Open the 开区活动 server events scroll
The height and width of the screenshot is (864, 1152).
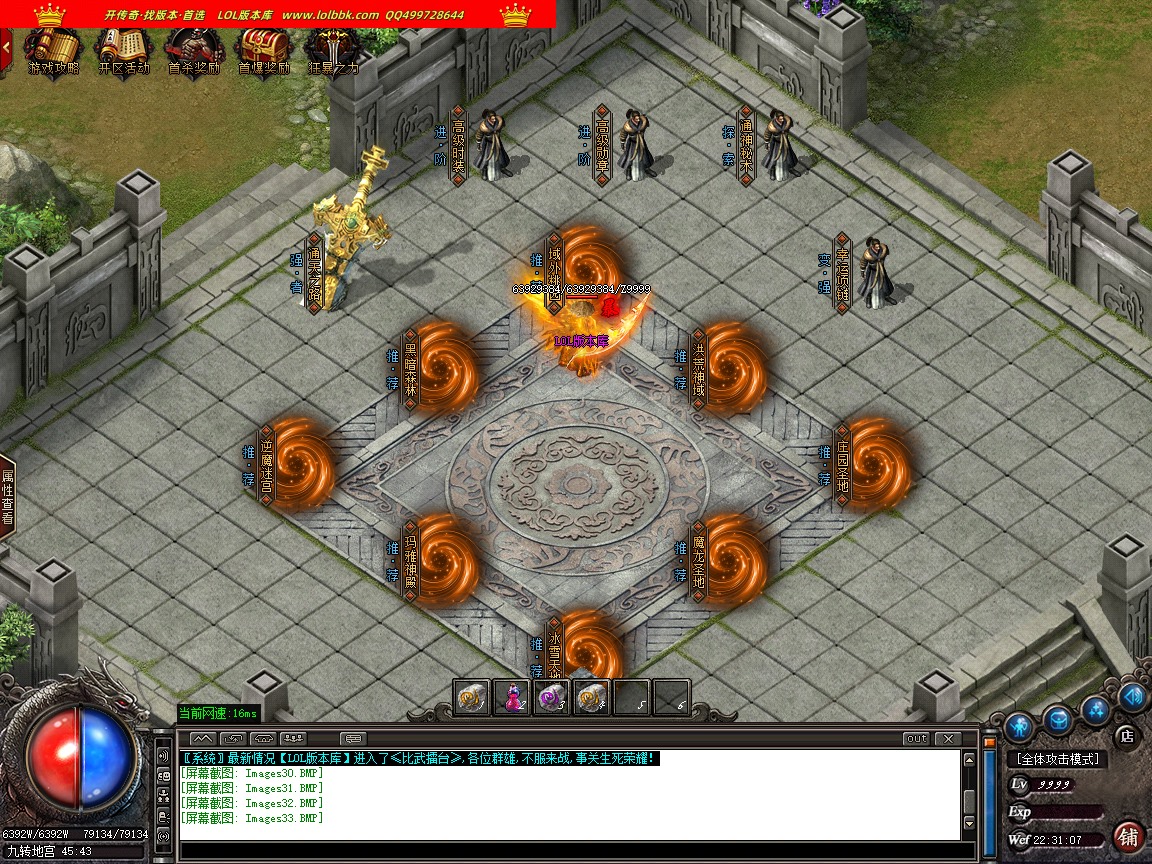(x=123, y=48)
